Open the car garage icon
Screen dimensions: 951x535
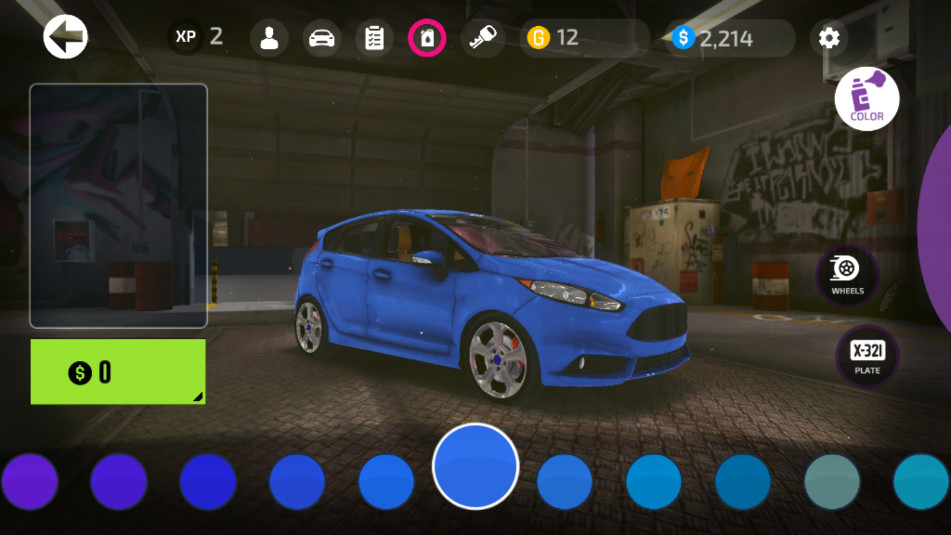pyautogui.click(x=321, y=38)
